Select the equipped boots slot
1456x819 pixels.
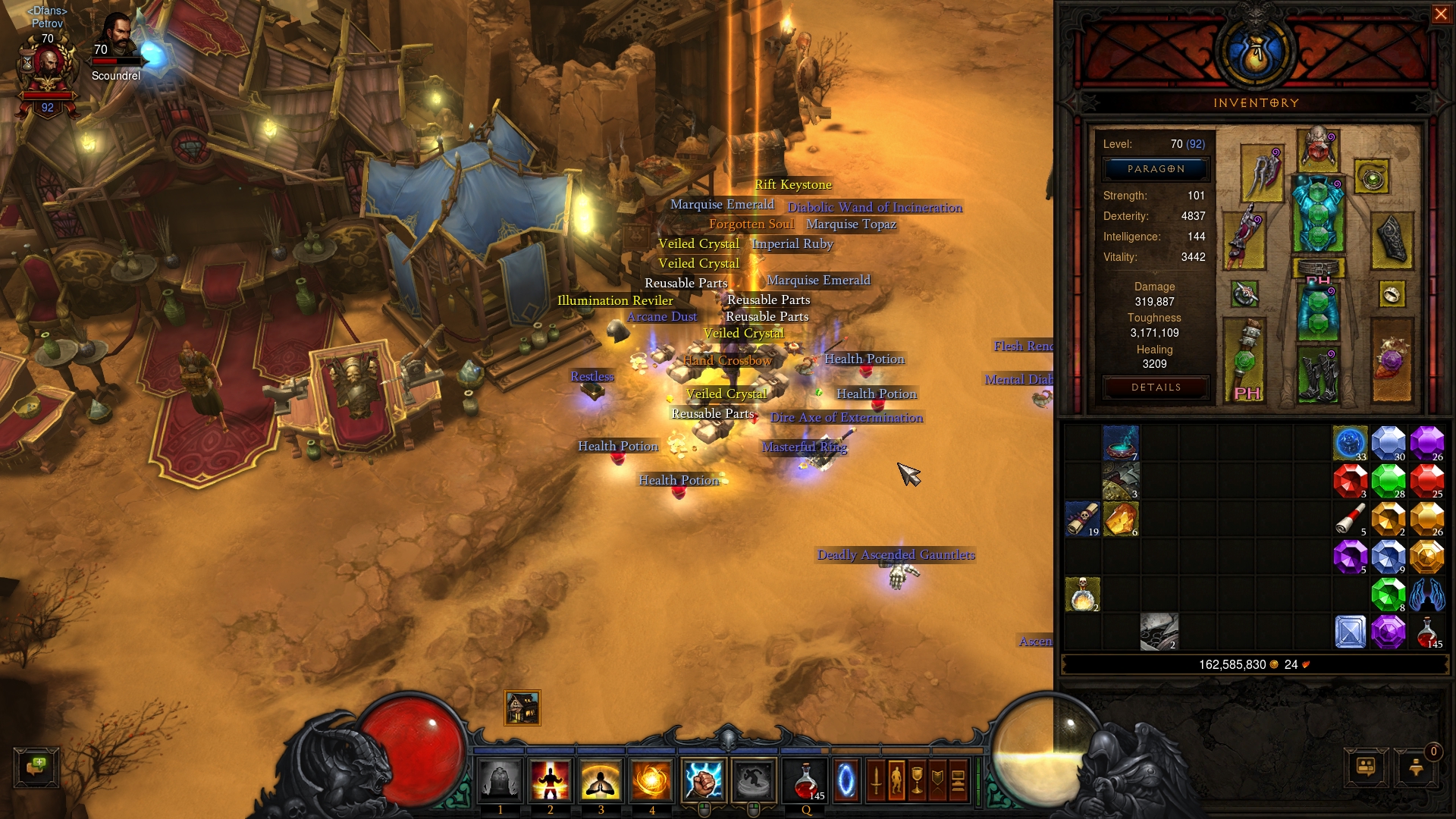pos(1318,374)
